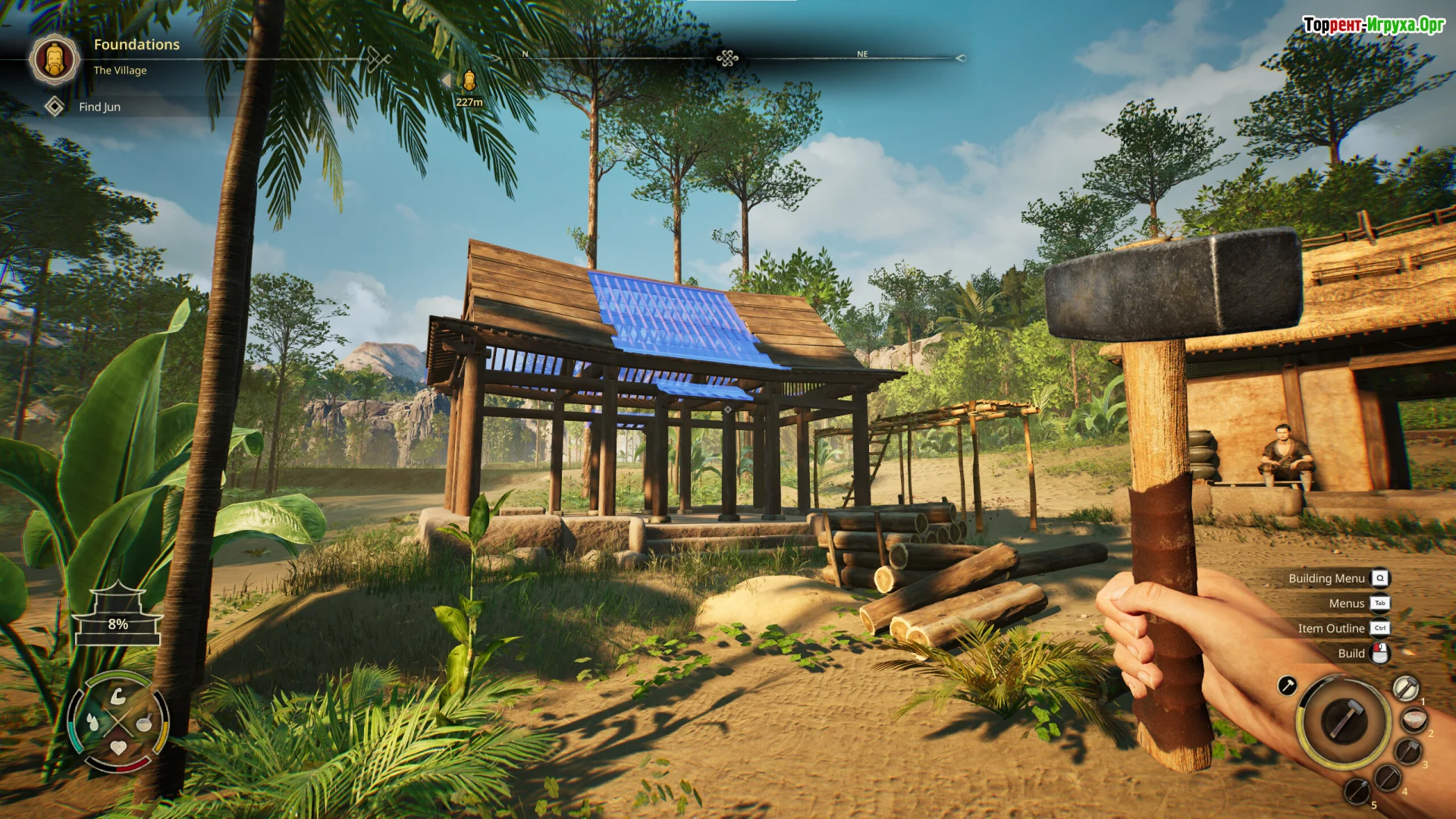This screenshot has height=819, width=1456.
Task: Open the village progress pagoda icon
Action: pos(118,615)
